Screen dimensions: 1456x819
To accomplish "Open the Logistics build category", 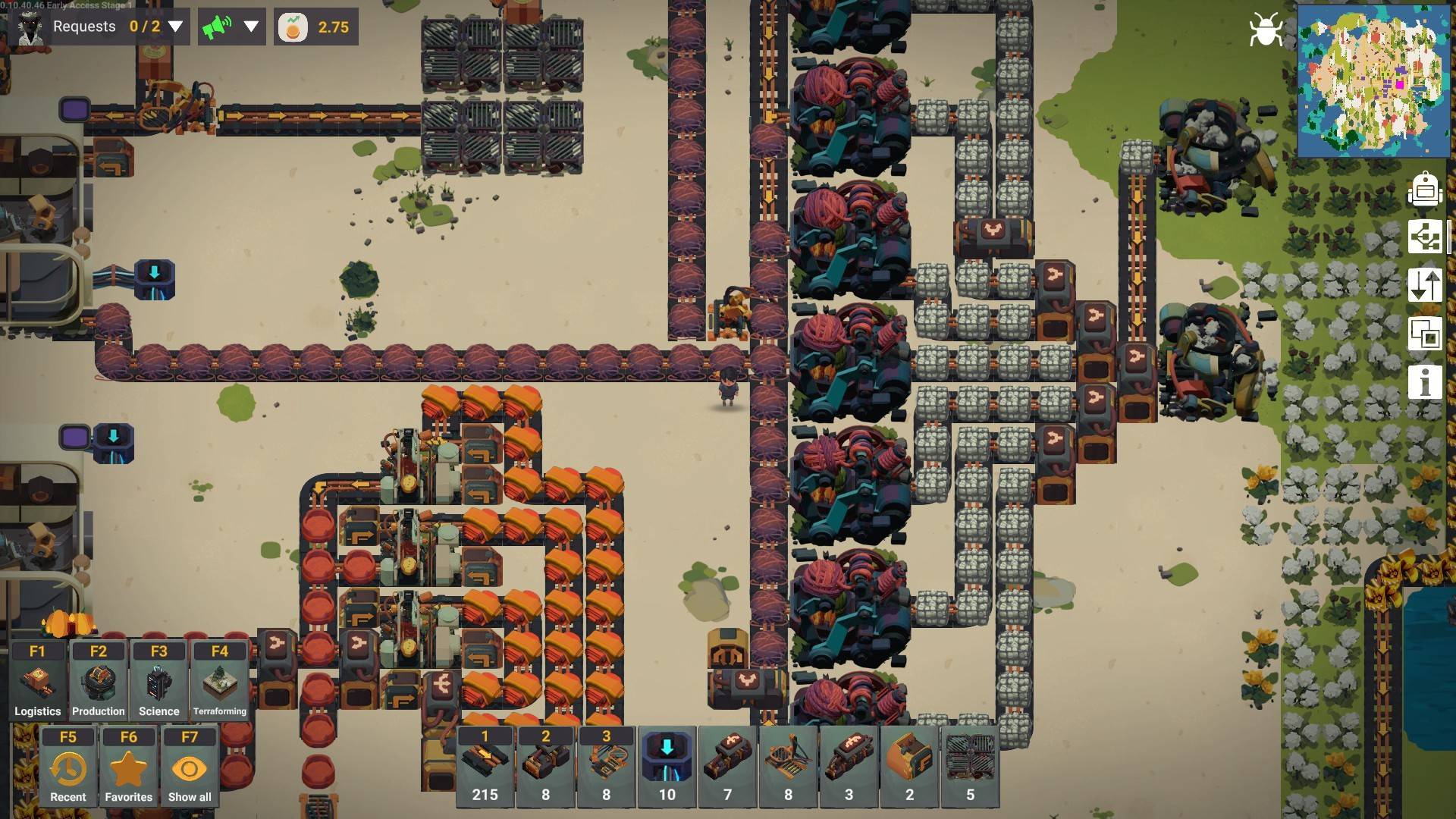I will pyautogui.click(x=38, y=680).
